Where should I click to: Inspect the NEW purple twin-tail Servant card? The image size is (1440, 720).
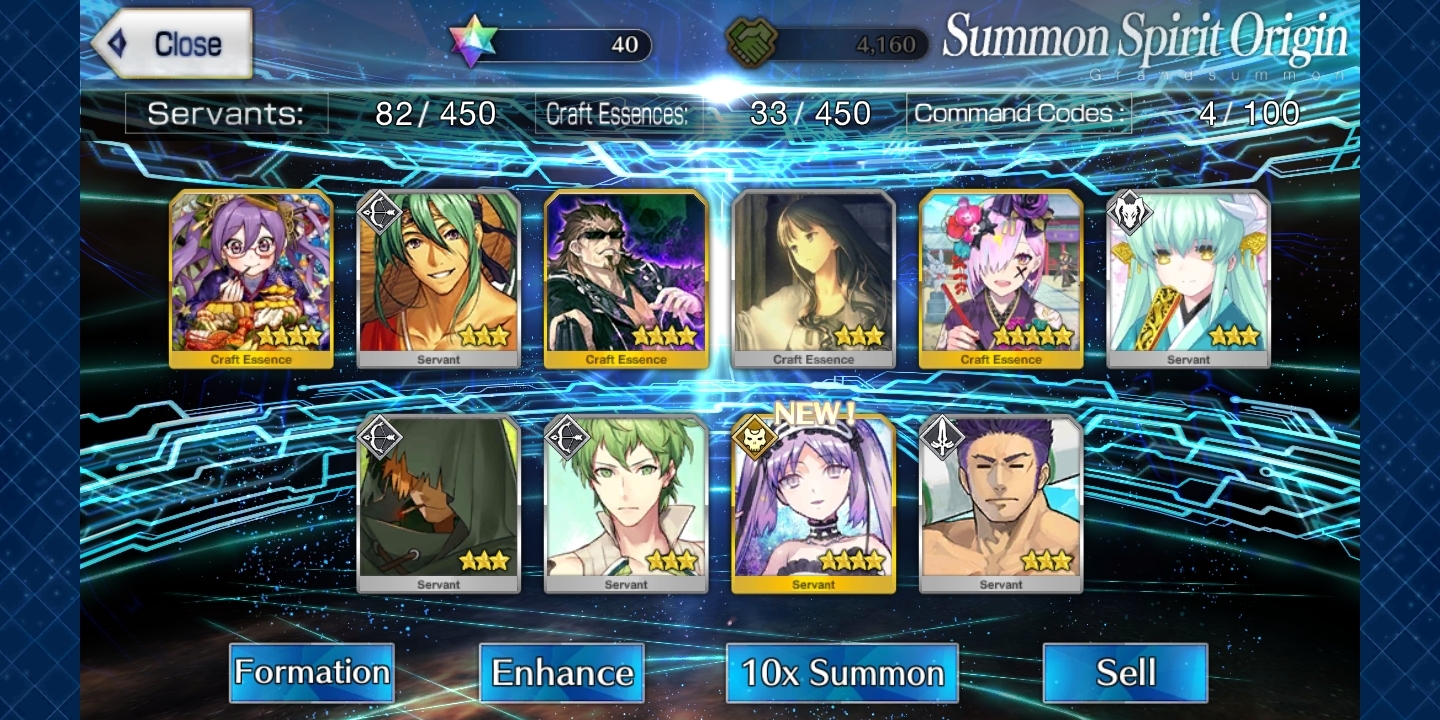(x=813, y=504)
